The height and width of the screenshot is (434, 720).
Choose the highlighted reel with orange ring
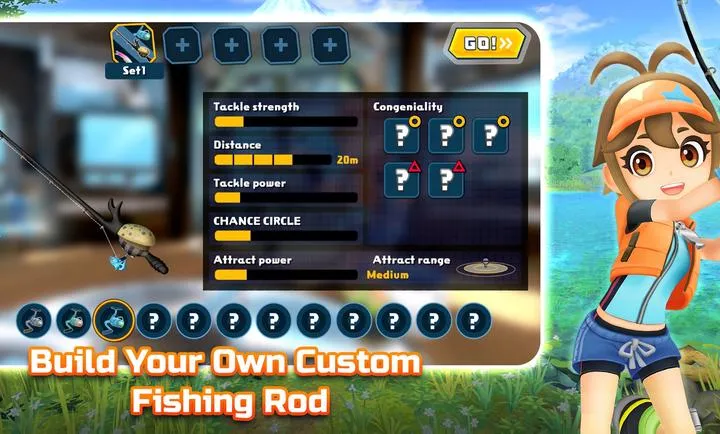pyautogui.click(x=114, y=321)
